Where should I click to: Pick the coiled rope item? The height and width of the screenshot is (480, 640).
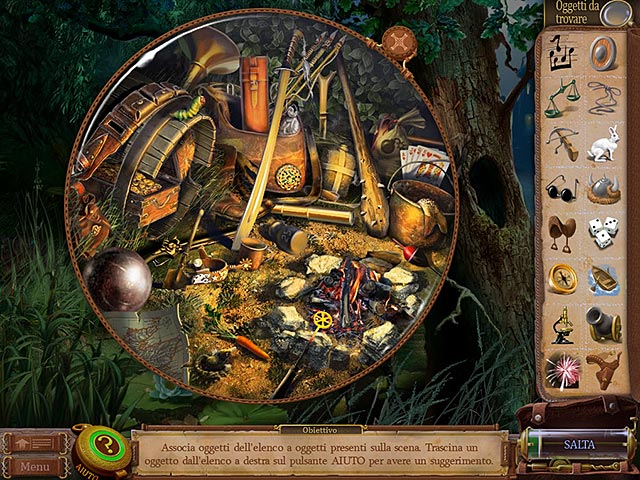tap(603, 99)
